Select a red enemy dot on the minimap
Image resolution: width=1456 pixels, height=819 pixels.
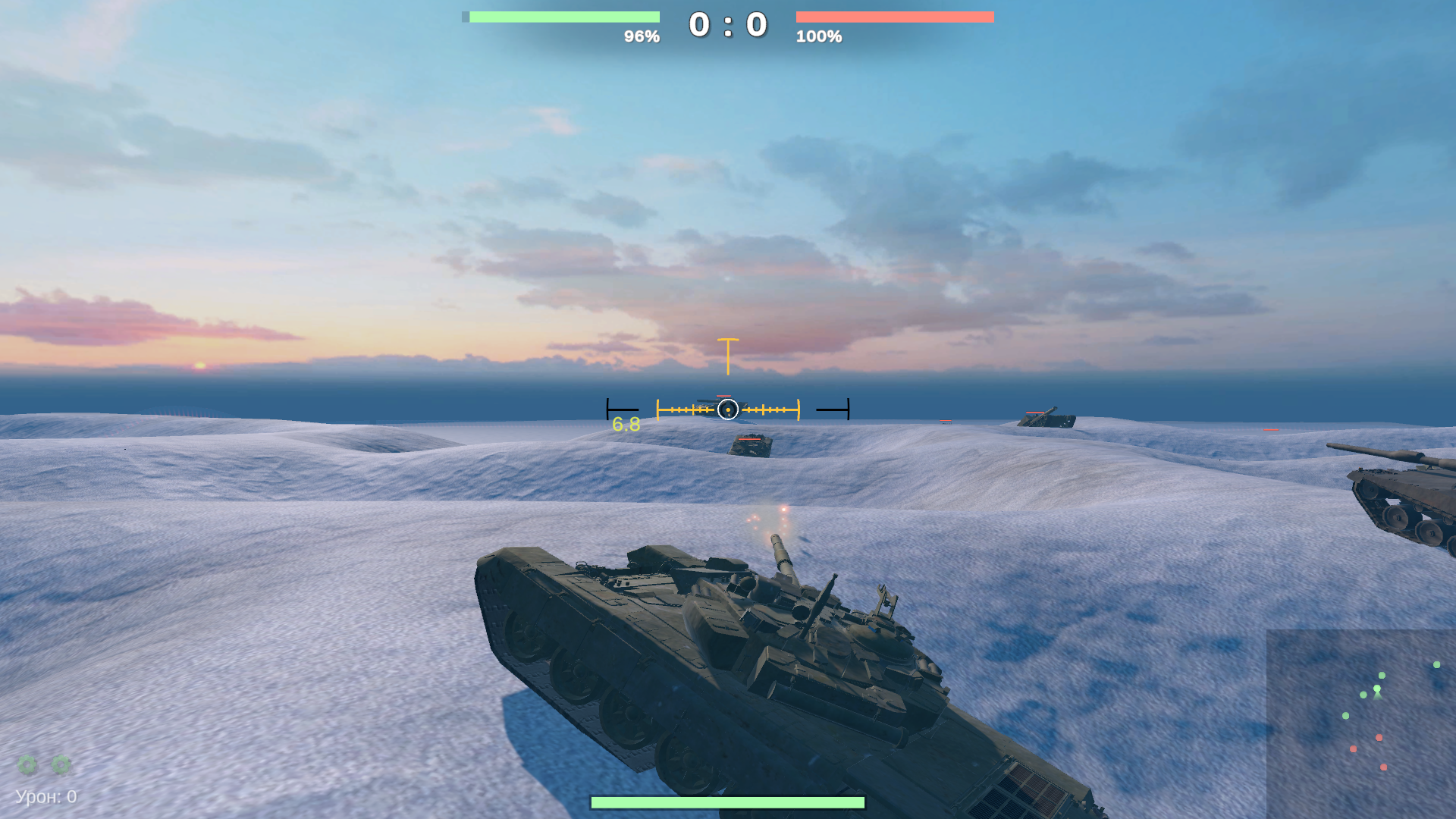click(1379, 737)
